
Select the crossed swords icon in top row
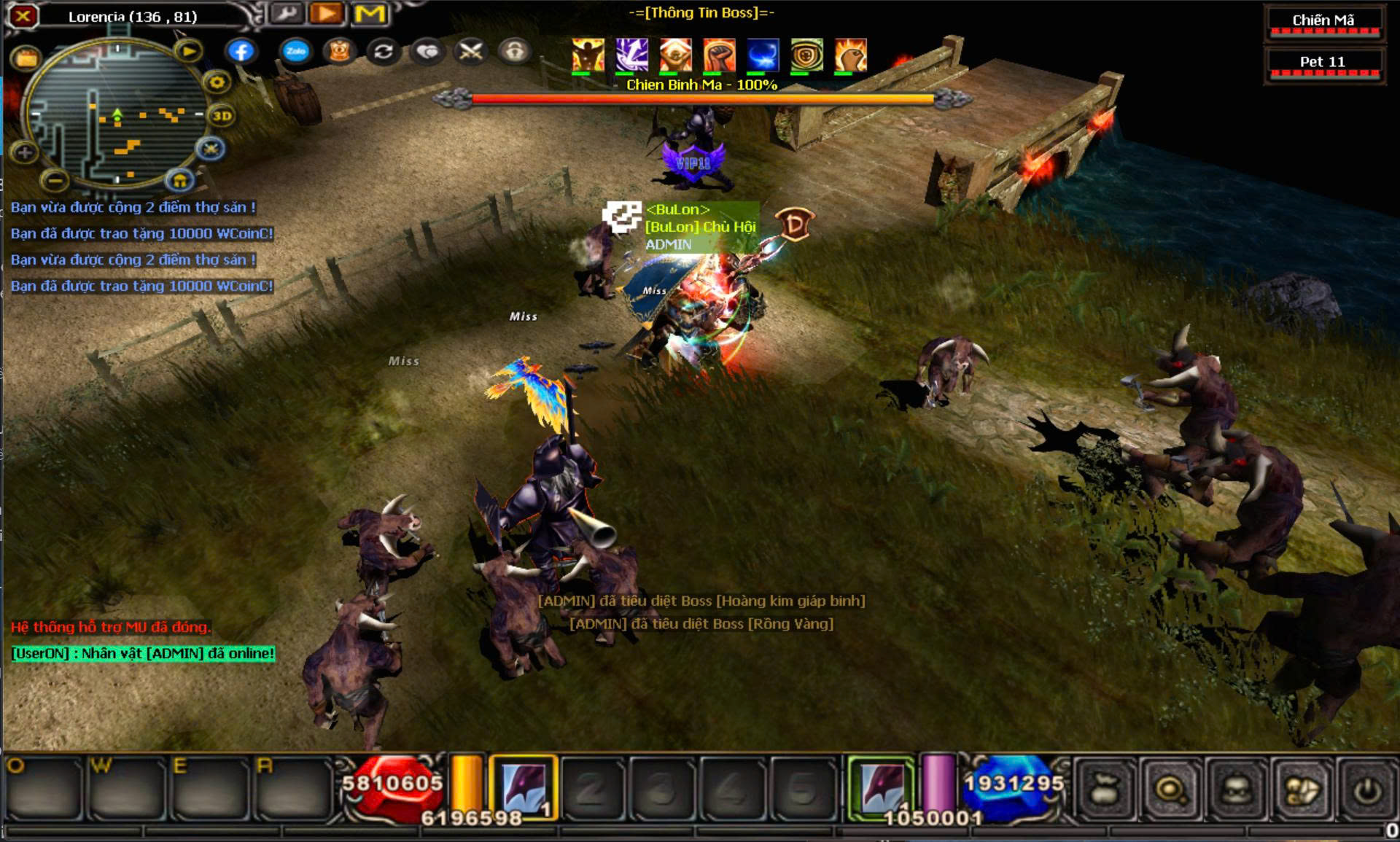point(471,51)
